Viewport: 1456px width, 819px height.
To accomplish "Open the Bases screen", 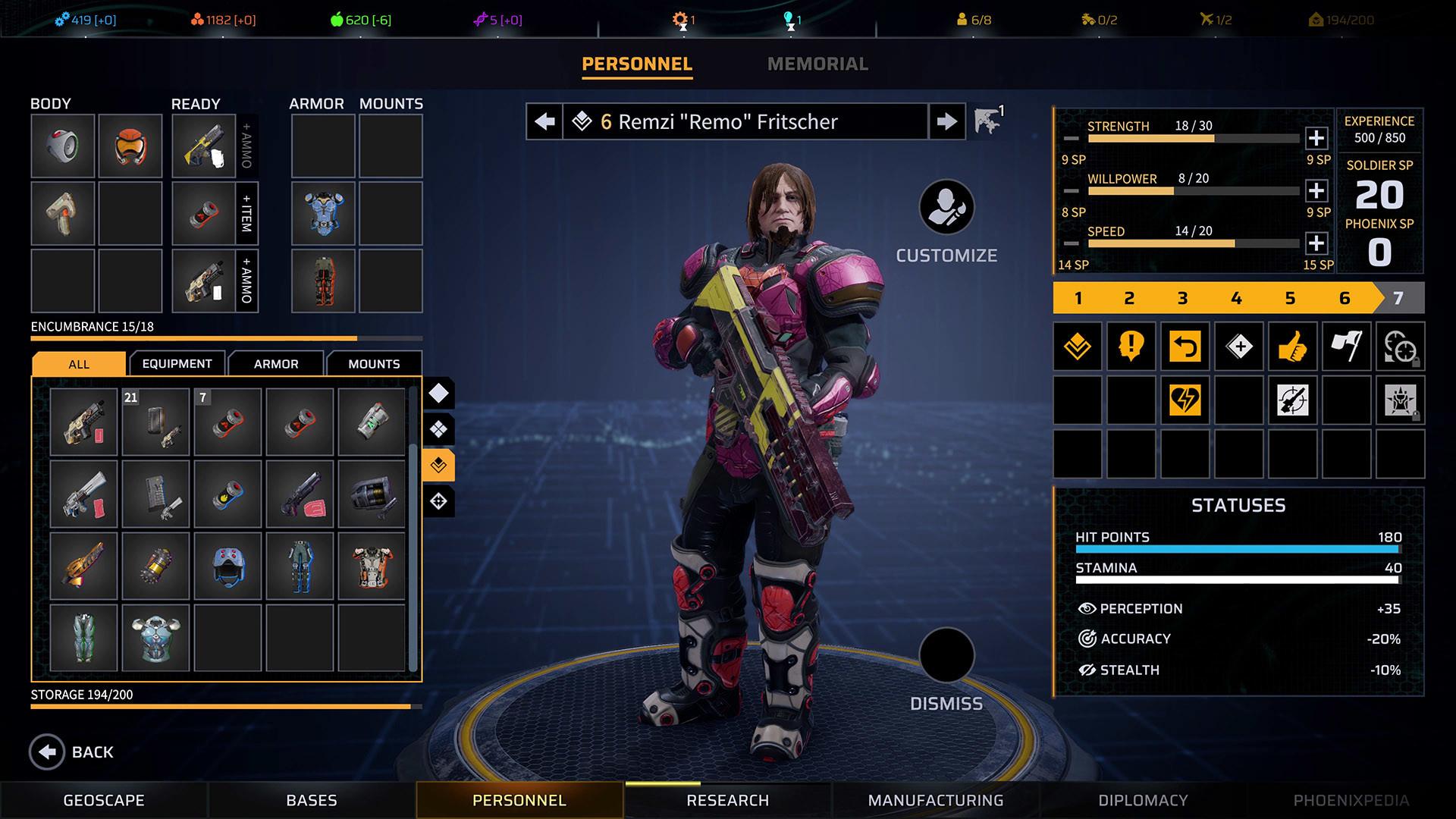I will click(312, 800).
